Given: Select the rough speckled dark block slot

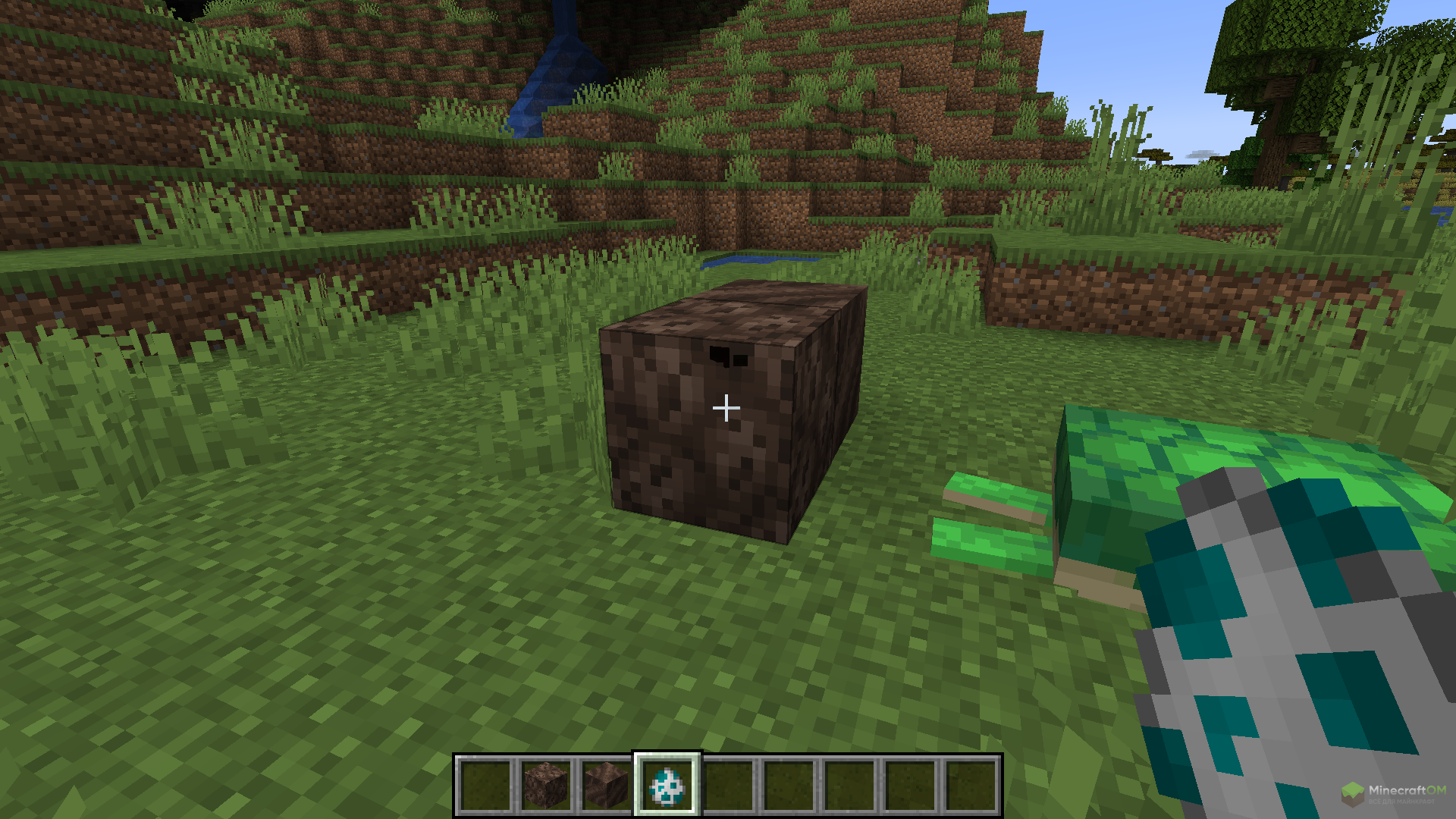Looking at the screenshot, I should (546, 786).
